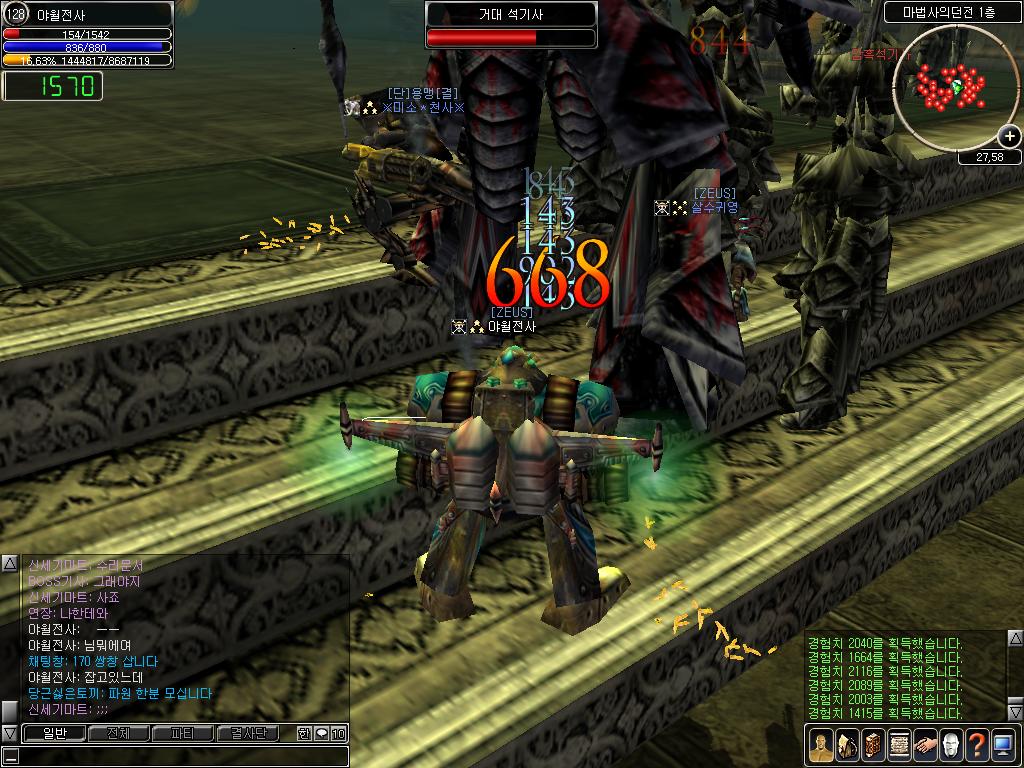Click the minimap plus zoom button
The height and width of the screenshot is (768, 1024).
click(x=1009, y=137)
